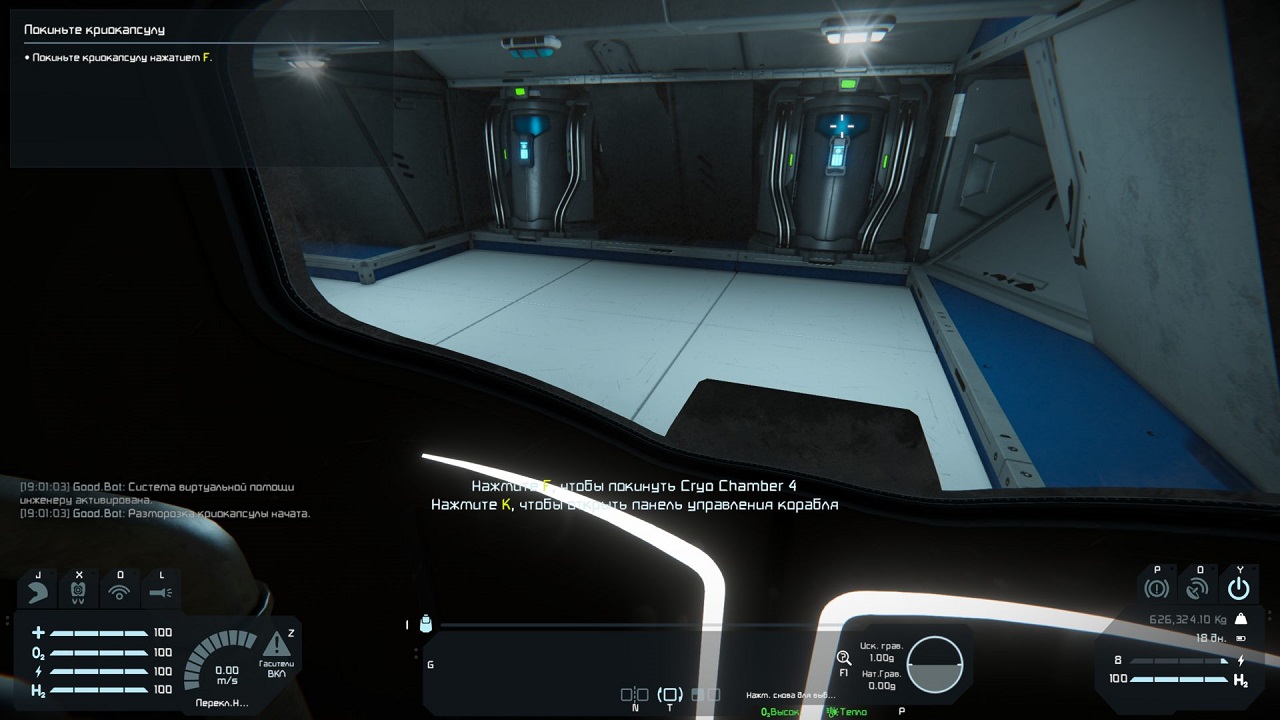The height and width of the screenshot is (720, 1280).
Task: Select the highlighted toolbar slot T
Action: coord(671,693)
